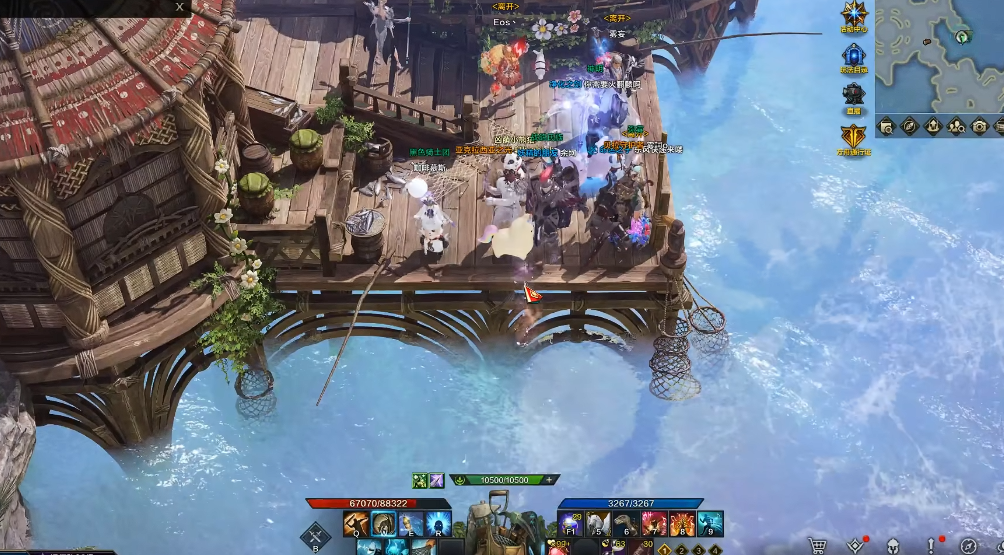Use the F1 potion orb slot

(572, 524)
